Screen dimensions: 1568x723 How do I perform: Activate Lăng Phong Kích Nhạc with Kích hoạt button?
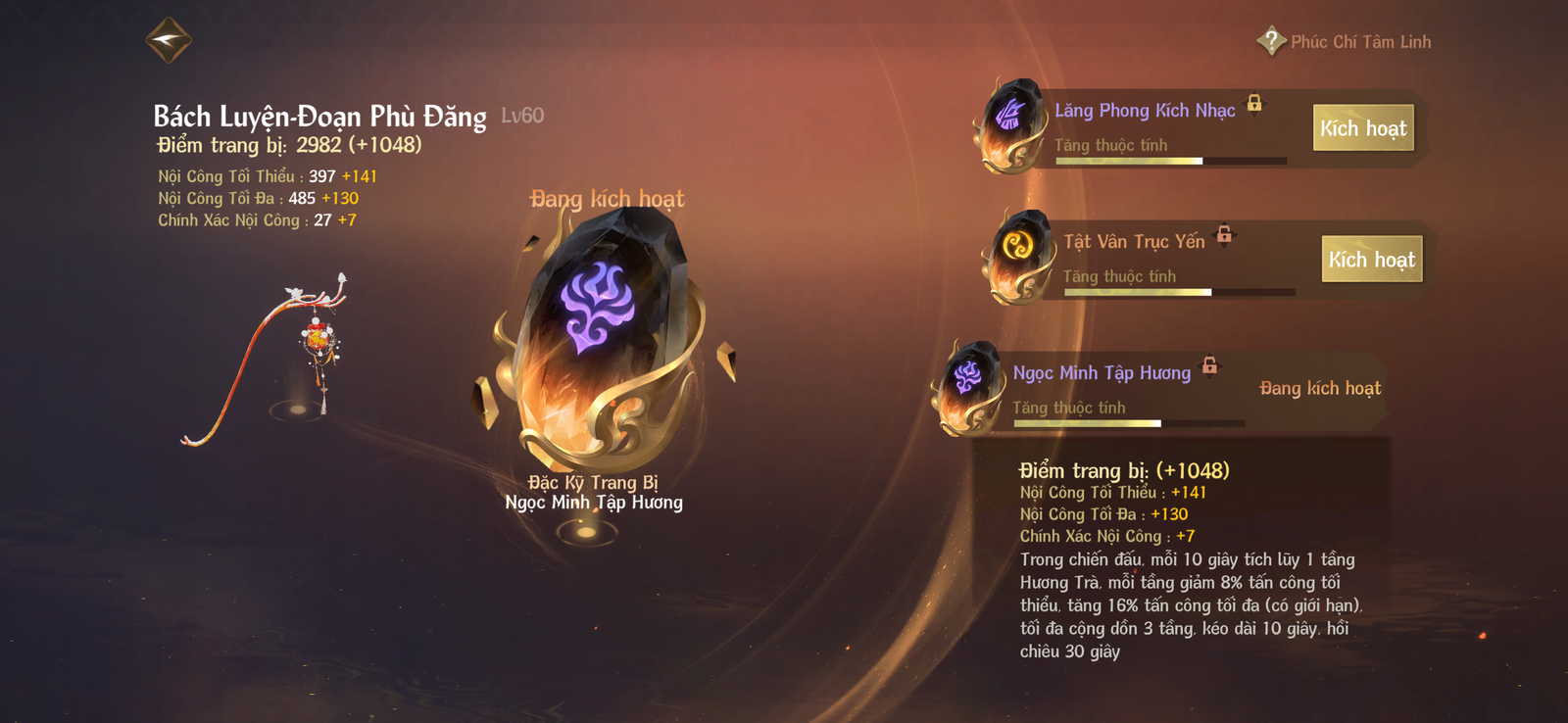coord(1363,127)
